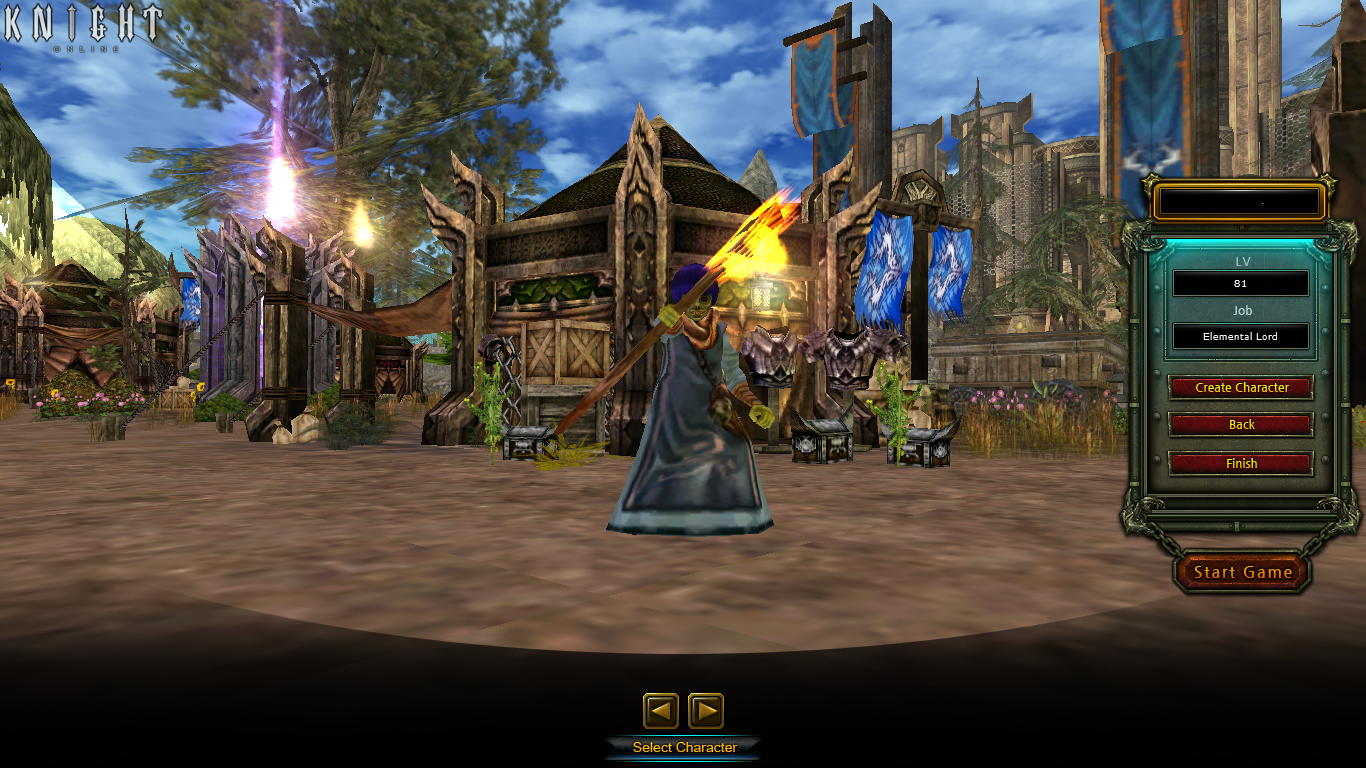Click the Finish button
The height and width of the screenshot is (768, 1366).
pyautogui.click(x=1241, y=463)
